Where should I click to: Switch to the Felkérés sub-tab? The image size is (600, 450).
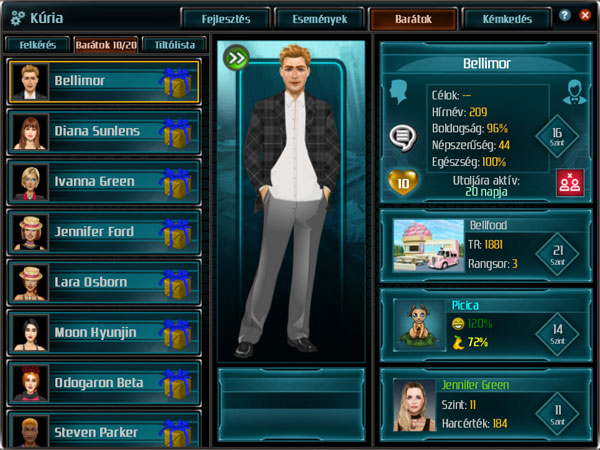[x=35, y=45]
